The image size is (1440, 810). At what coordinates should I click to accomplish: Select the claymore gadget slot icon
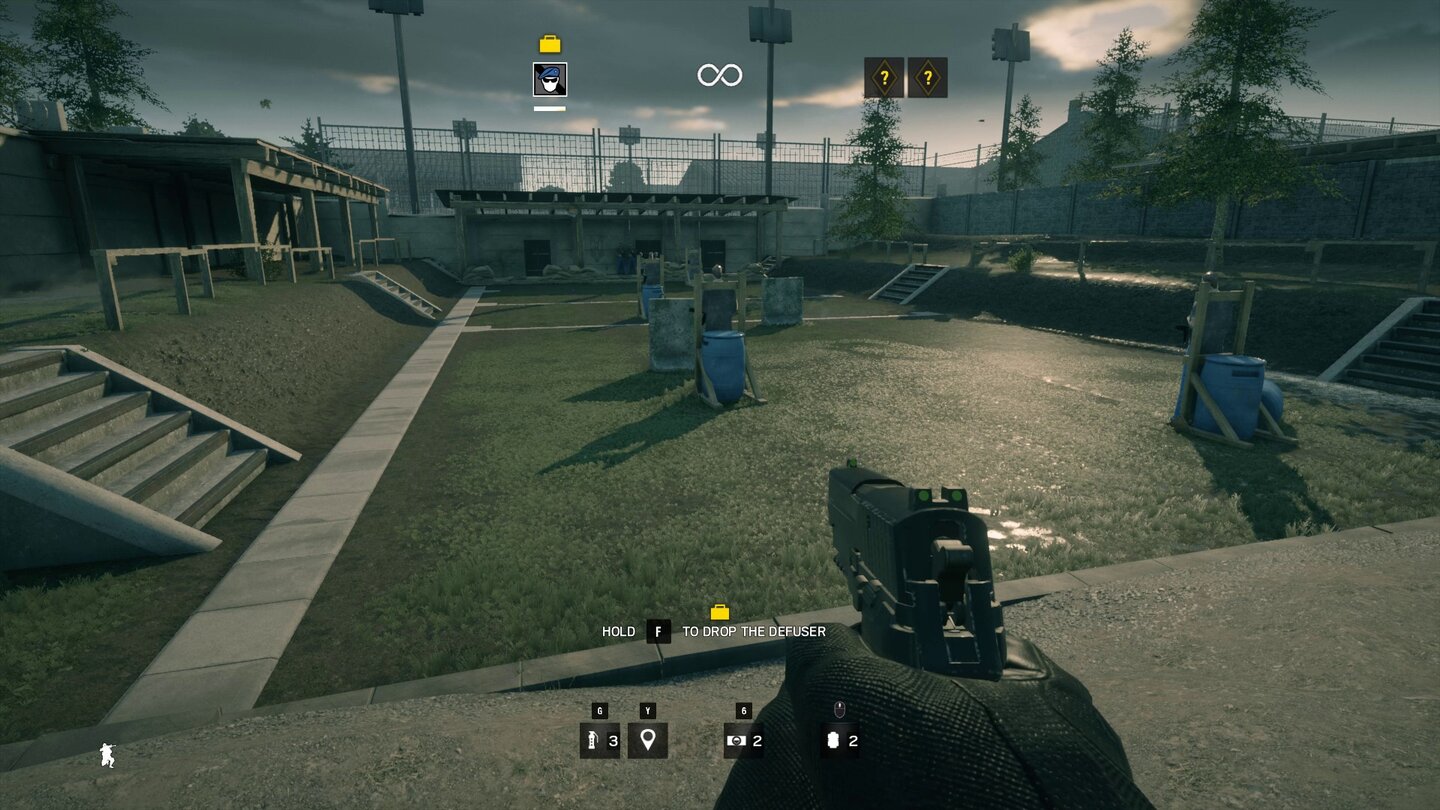pyautogui.click(x=736, y=741)
